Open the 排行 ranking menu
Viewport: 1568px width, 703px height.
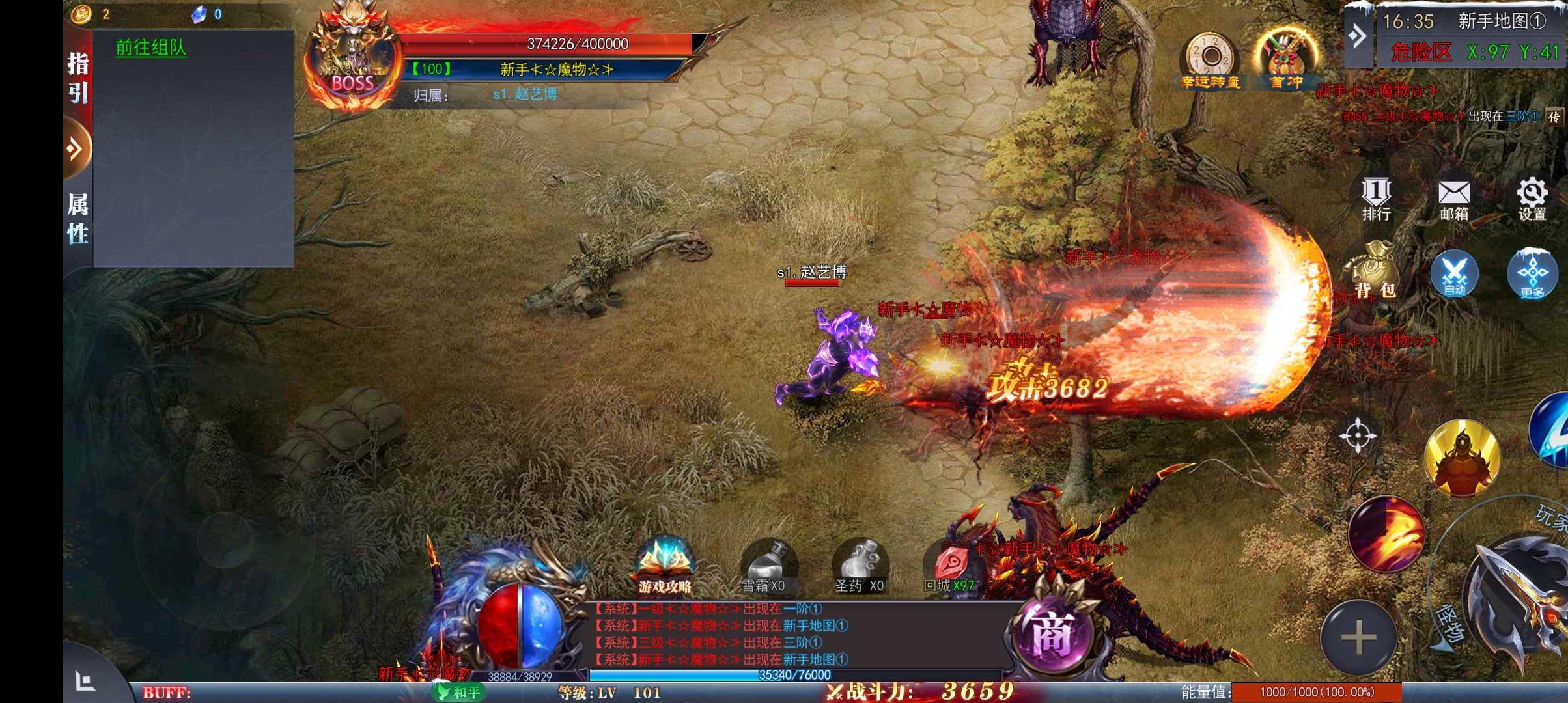pos(1376,199)
